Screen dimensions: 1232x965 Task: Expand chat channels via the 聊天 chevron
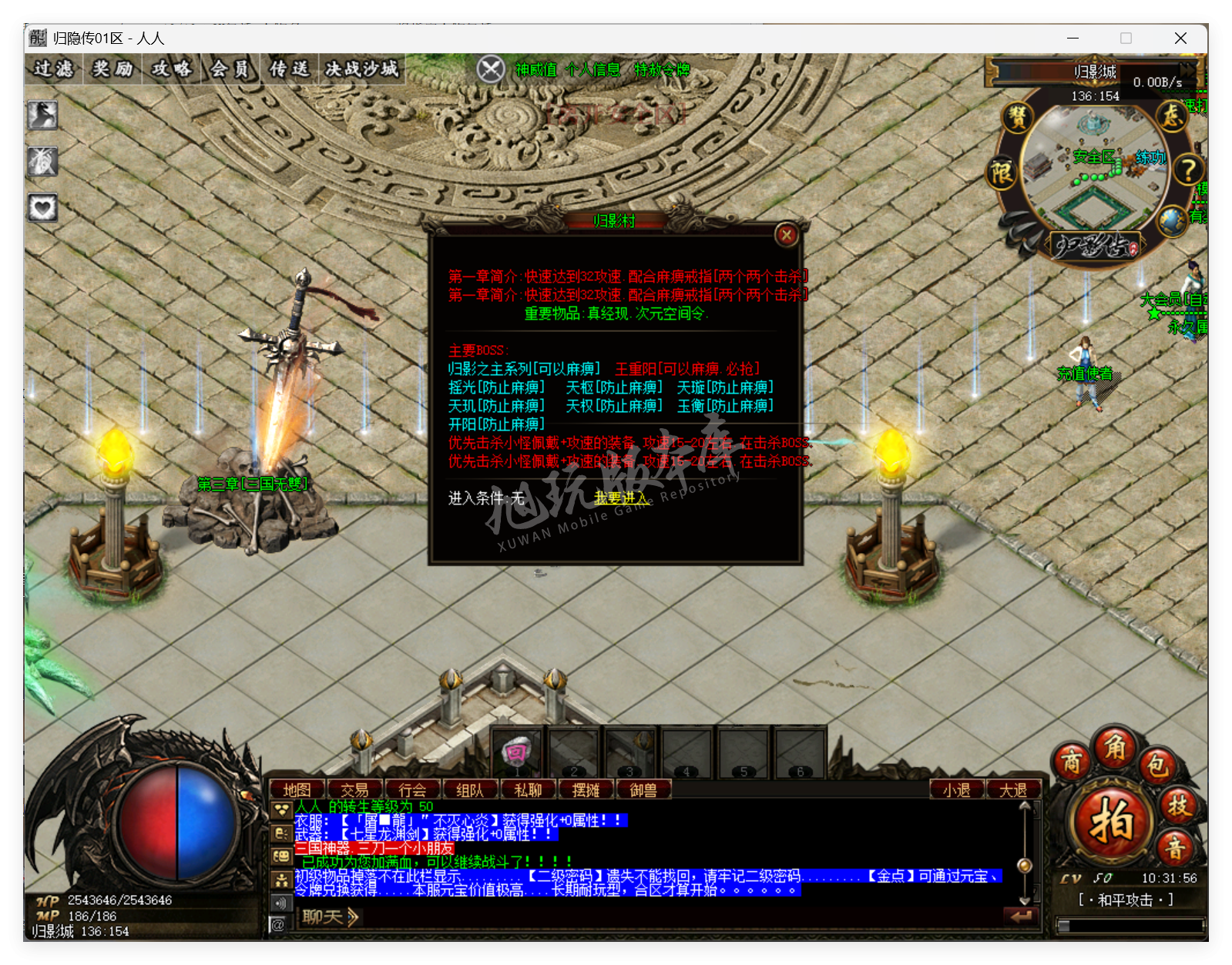(x=351, y=917)
